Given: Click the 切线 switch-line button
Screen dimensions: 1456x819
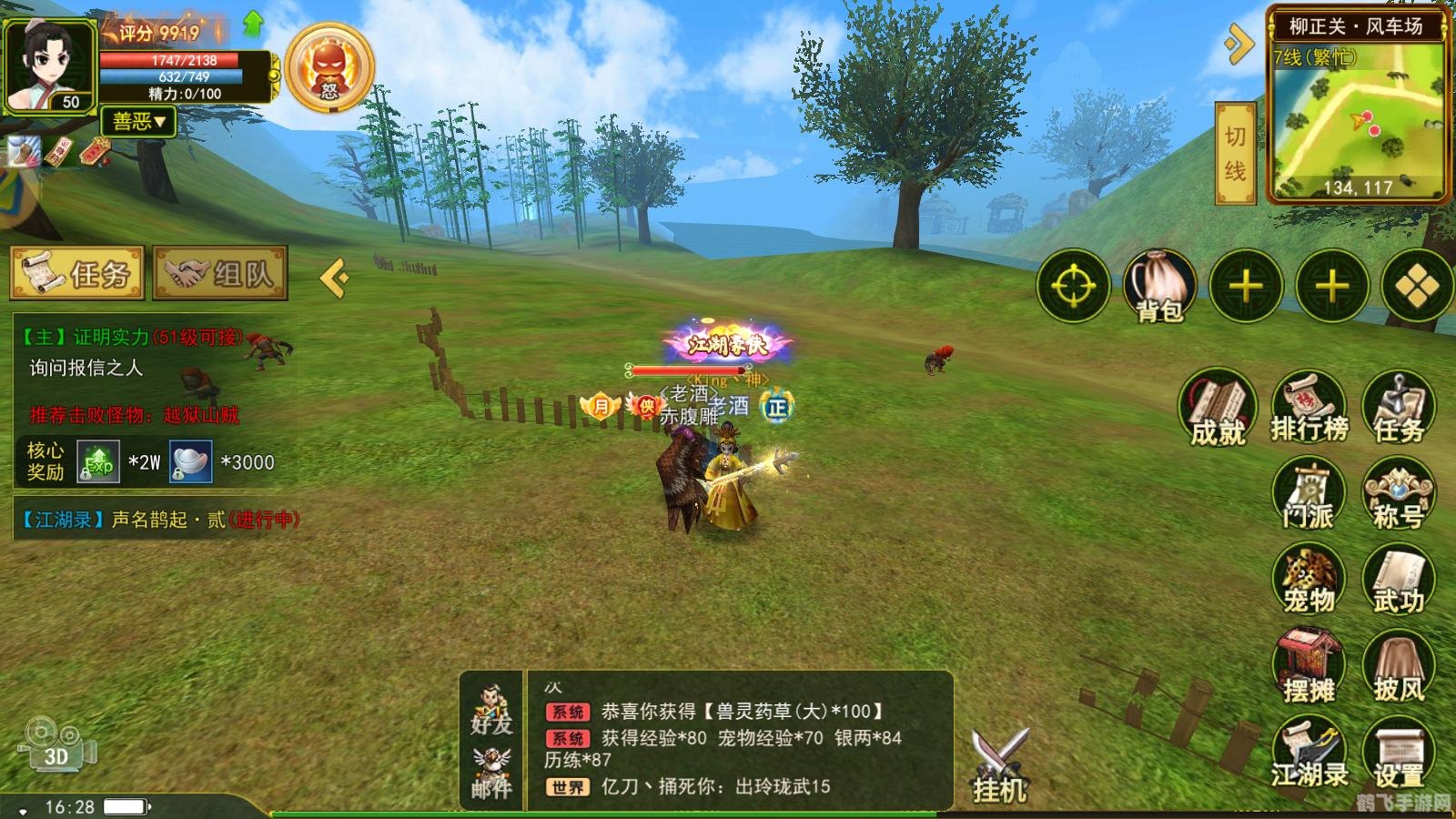Looking at the screenshot, I should 1235,153.
